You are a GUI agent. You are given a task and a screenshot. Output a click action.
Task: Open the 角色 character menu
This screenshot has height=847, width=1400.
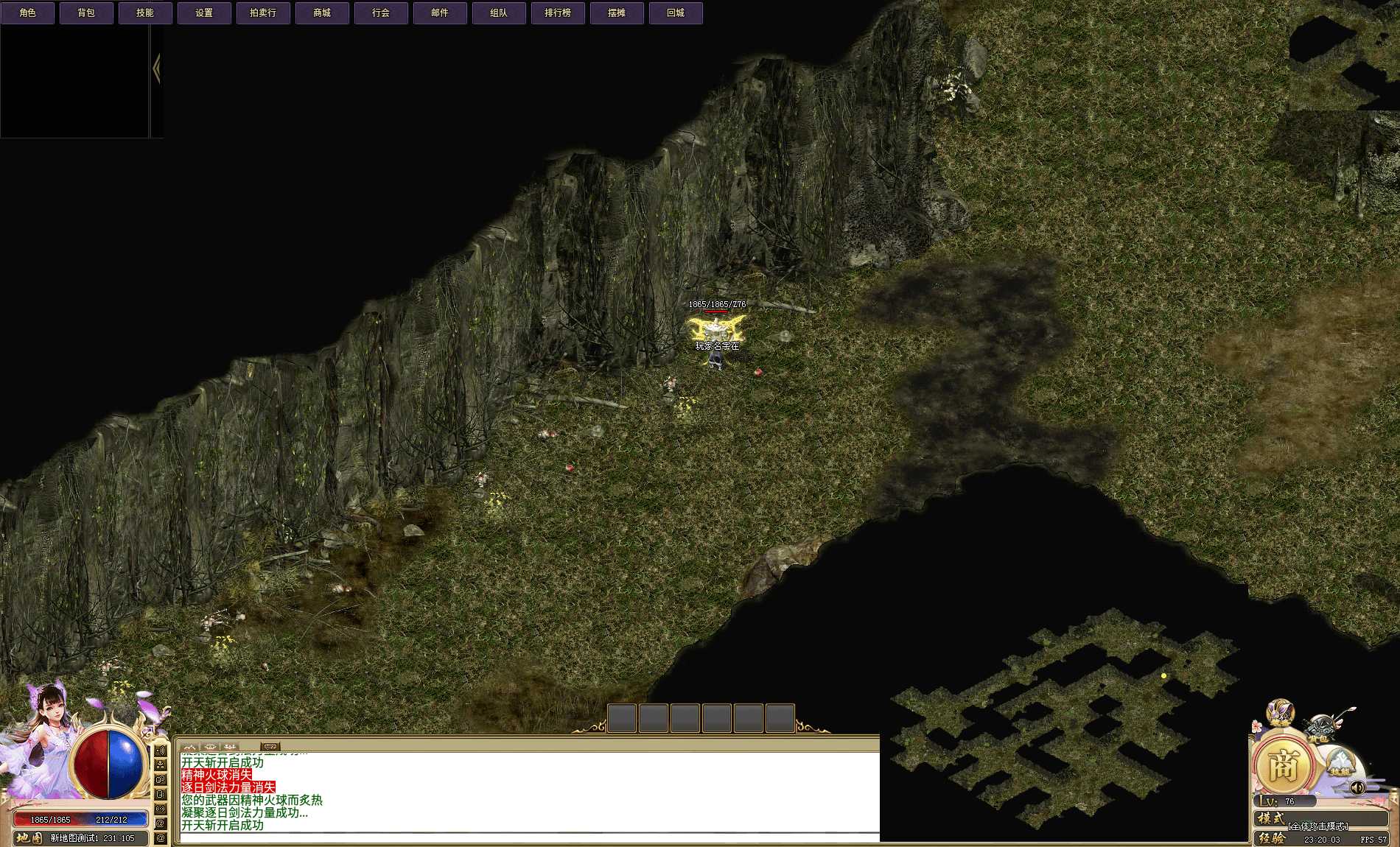coord(29,12)
